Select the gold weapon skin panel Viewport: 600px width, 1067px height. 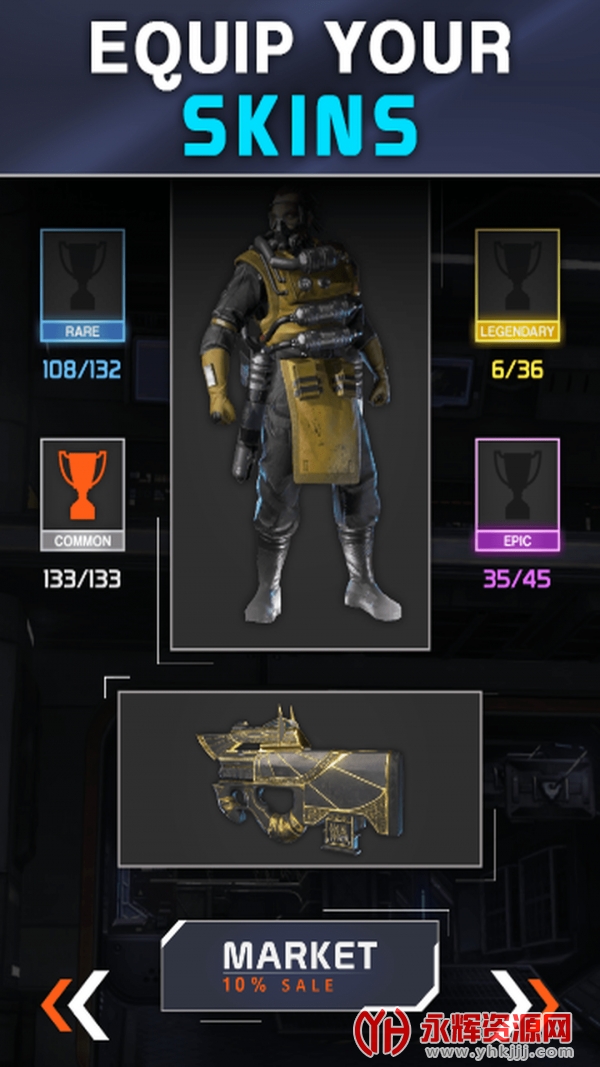coord(300,778)
